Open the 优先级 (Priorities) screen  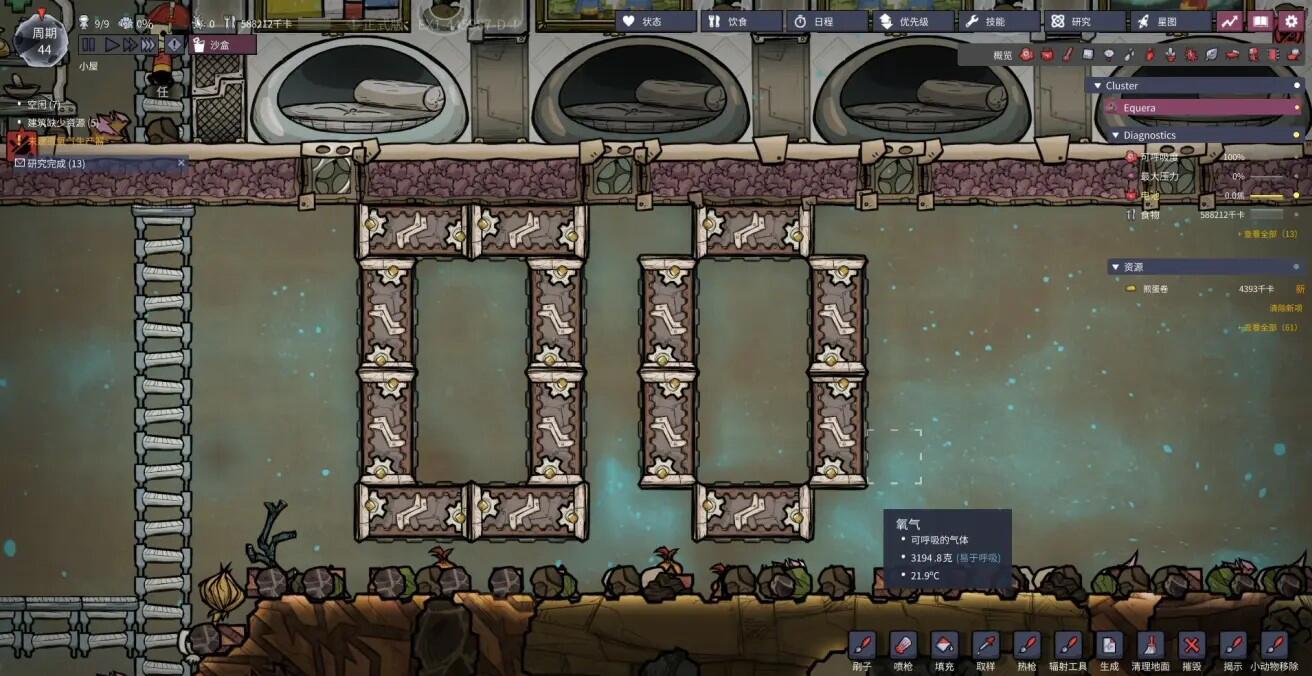pos(912,21)
